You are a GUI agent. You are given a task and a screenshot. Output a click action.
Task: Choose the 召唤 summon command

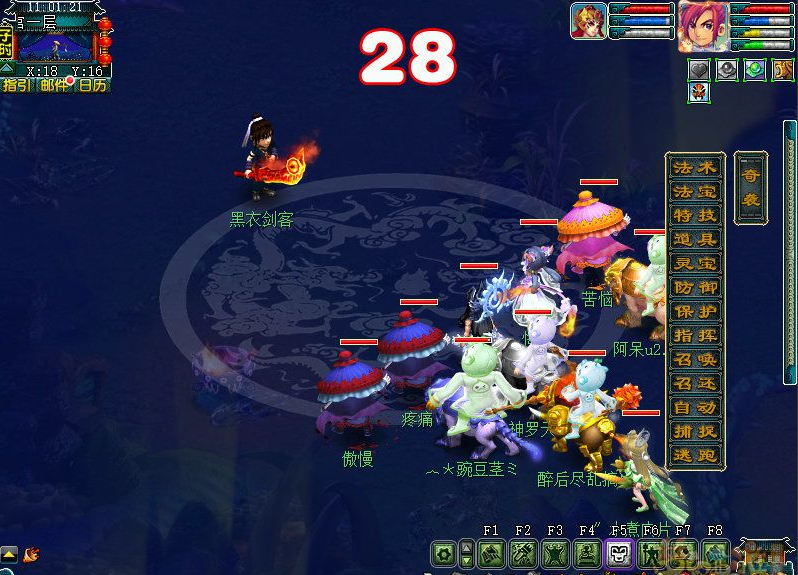(695, 360)
